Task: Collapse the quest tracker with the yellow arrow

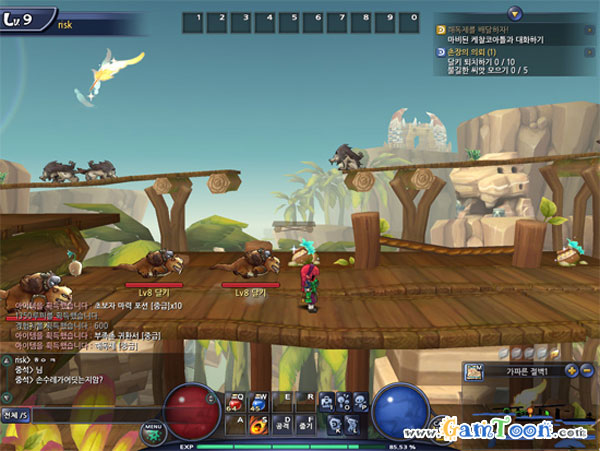Action: point(513,13)
